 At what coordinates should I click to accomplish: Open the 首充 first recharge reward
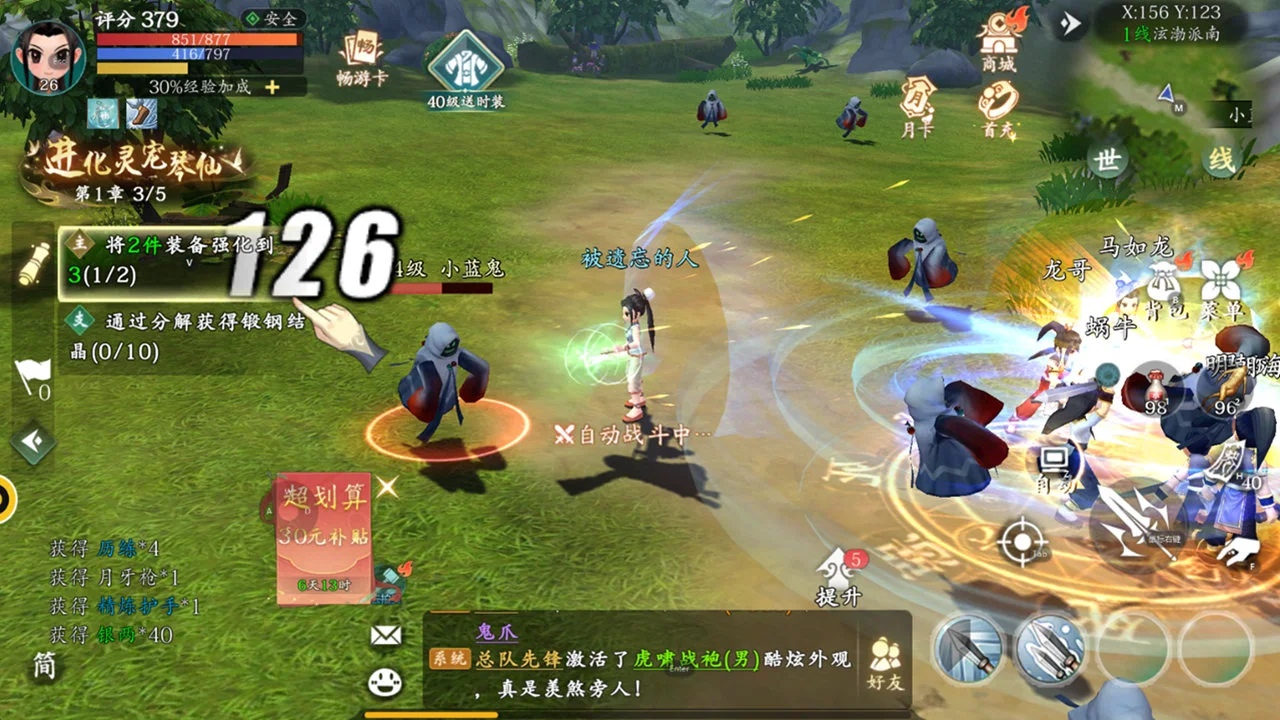tap(997, 107)
